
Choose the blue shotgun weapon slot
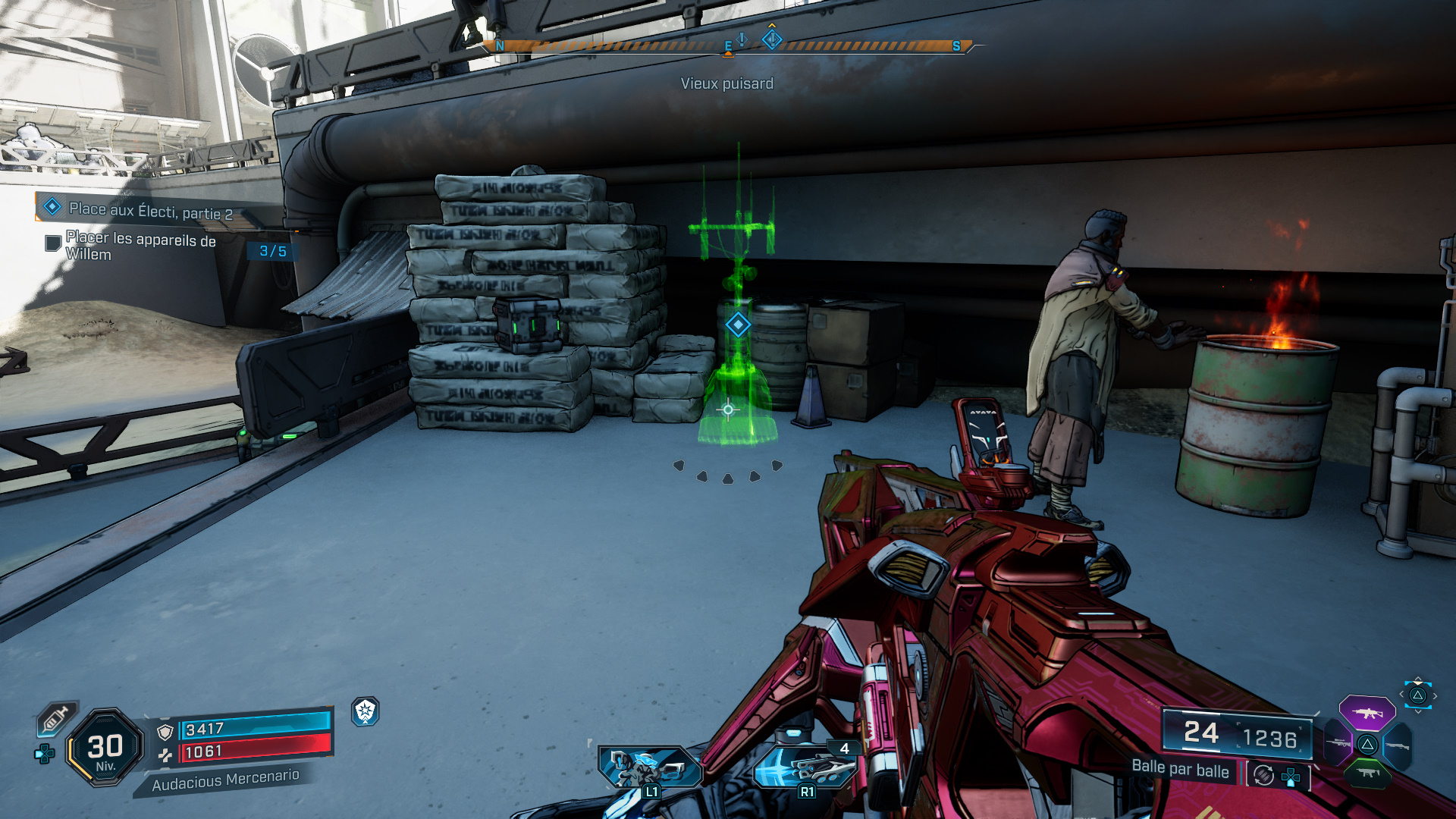(x=1398, y=746)
